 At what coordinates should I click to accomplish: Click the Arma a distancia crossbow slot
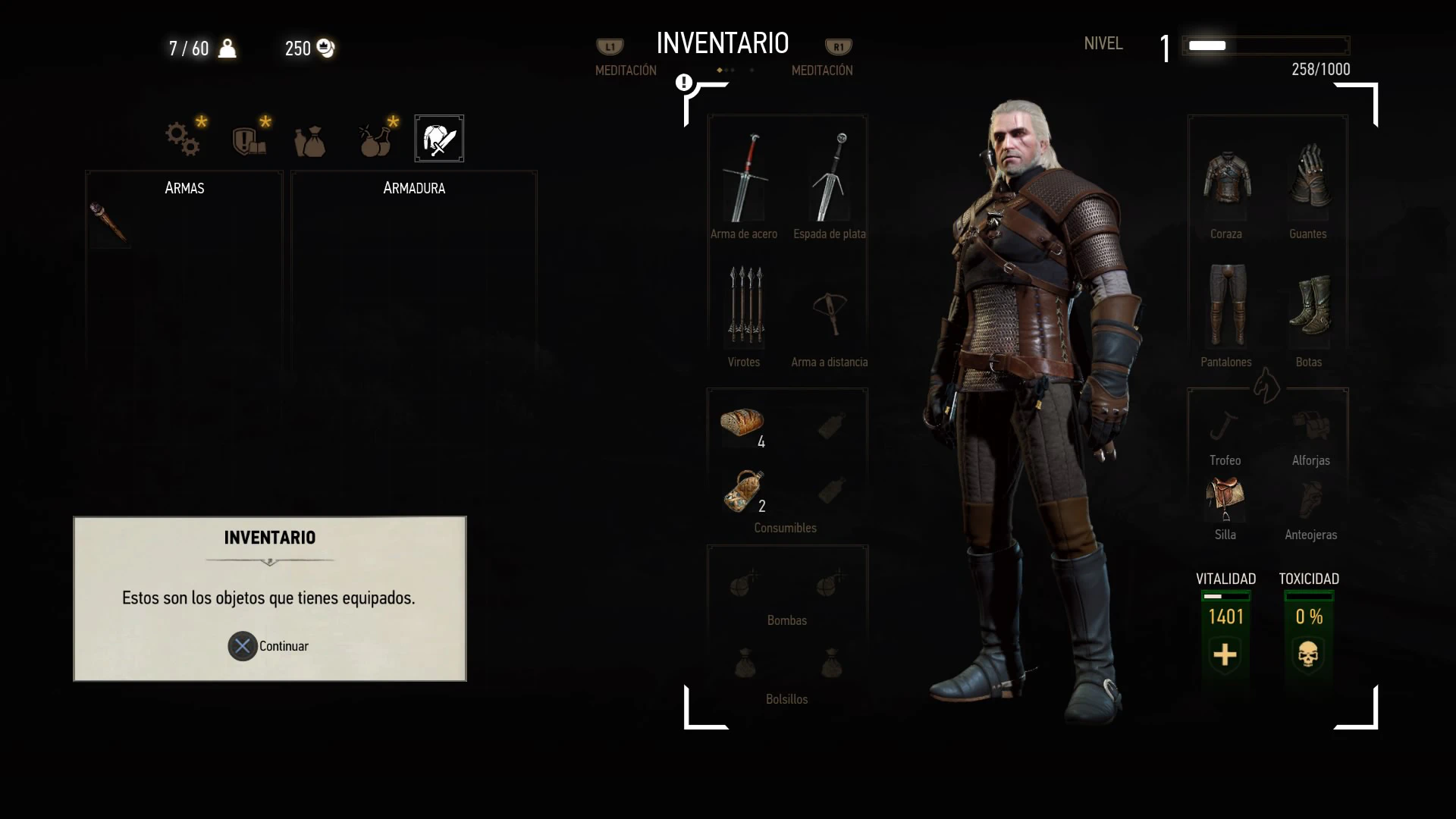[x=830, y=310]
